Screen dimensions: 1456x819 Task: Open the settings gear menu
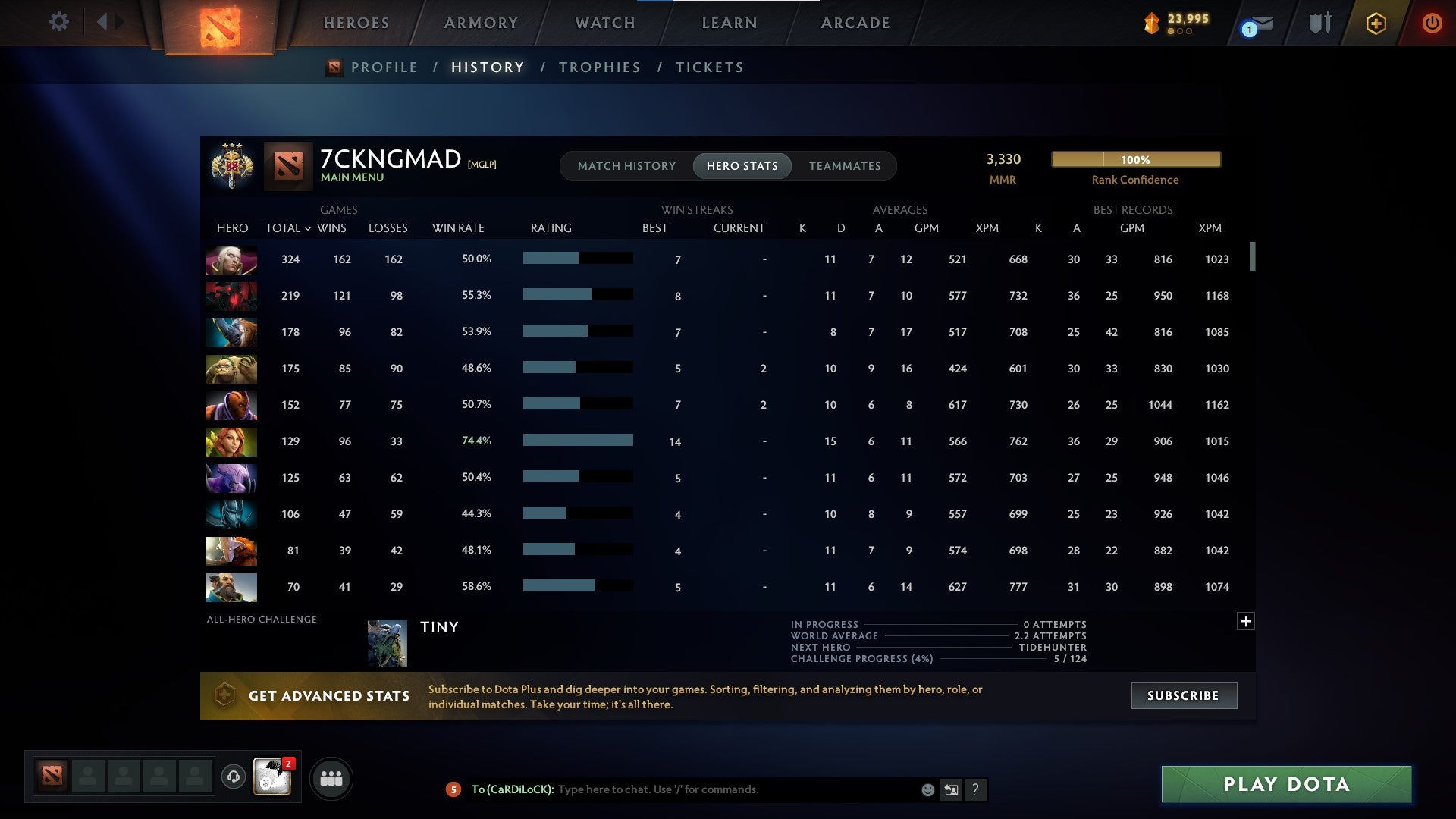pos(58,22)
